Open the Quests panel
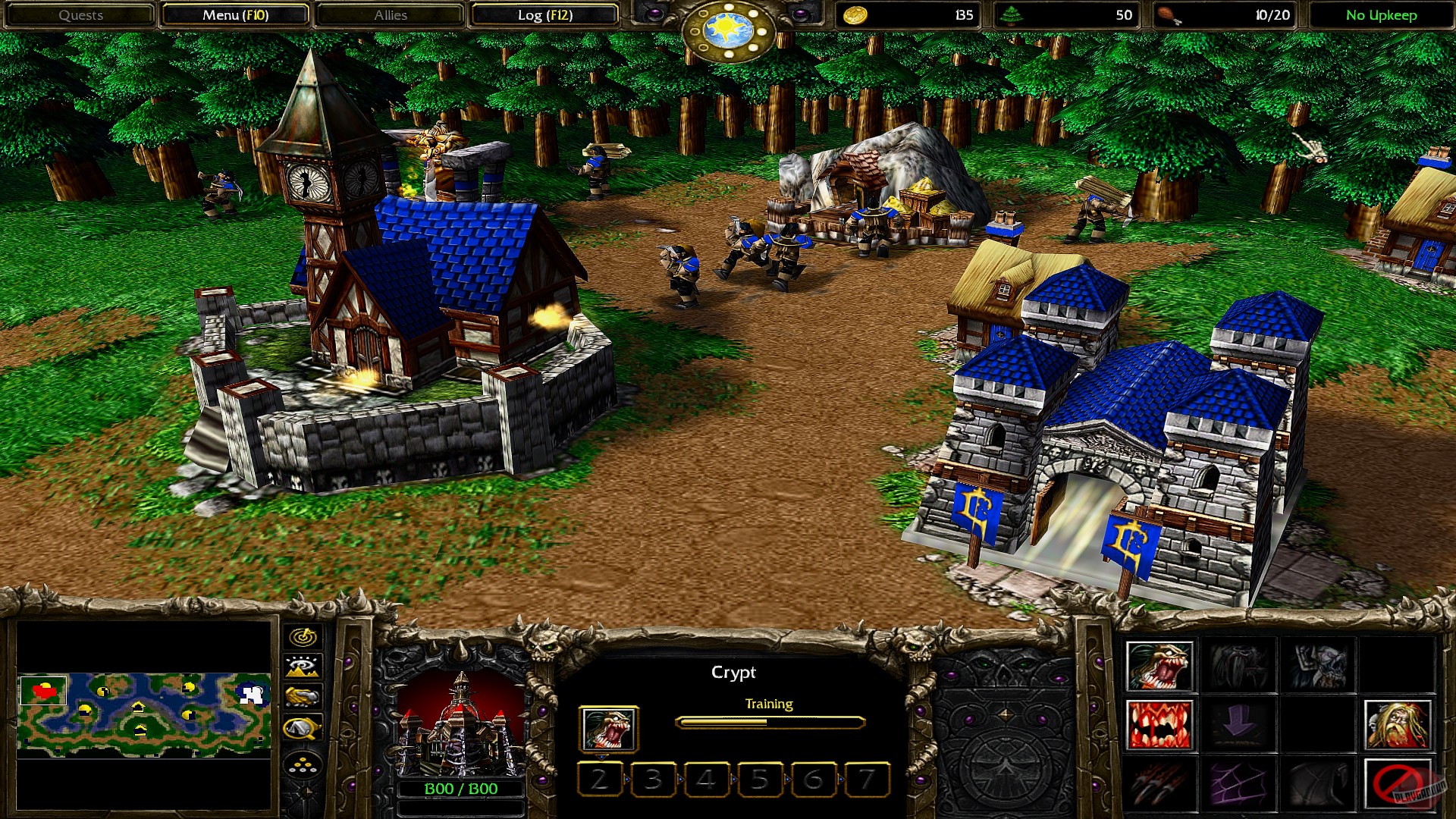Image resolution: width=1456 pixels, height=819 pixels. (81, 15)
